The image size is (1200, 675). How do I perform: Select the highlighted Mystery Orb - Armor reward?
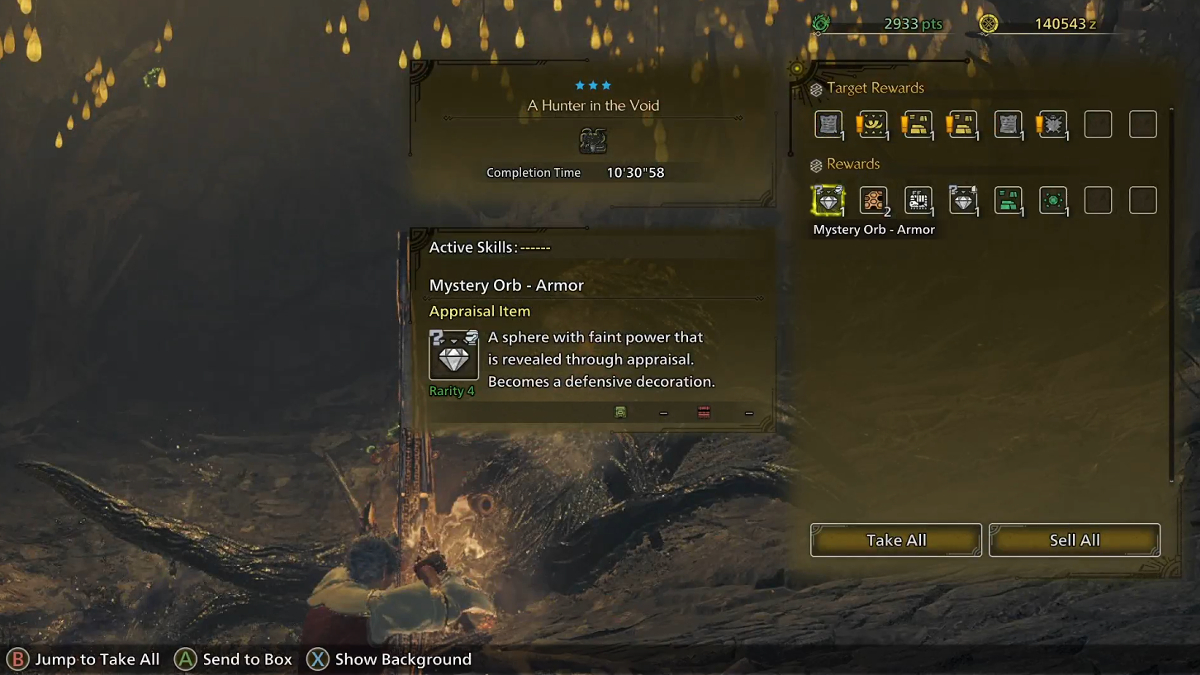828,200
